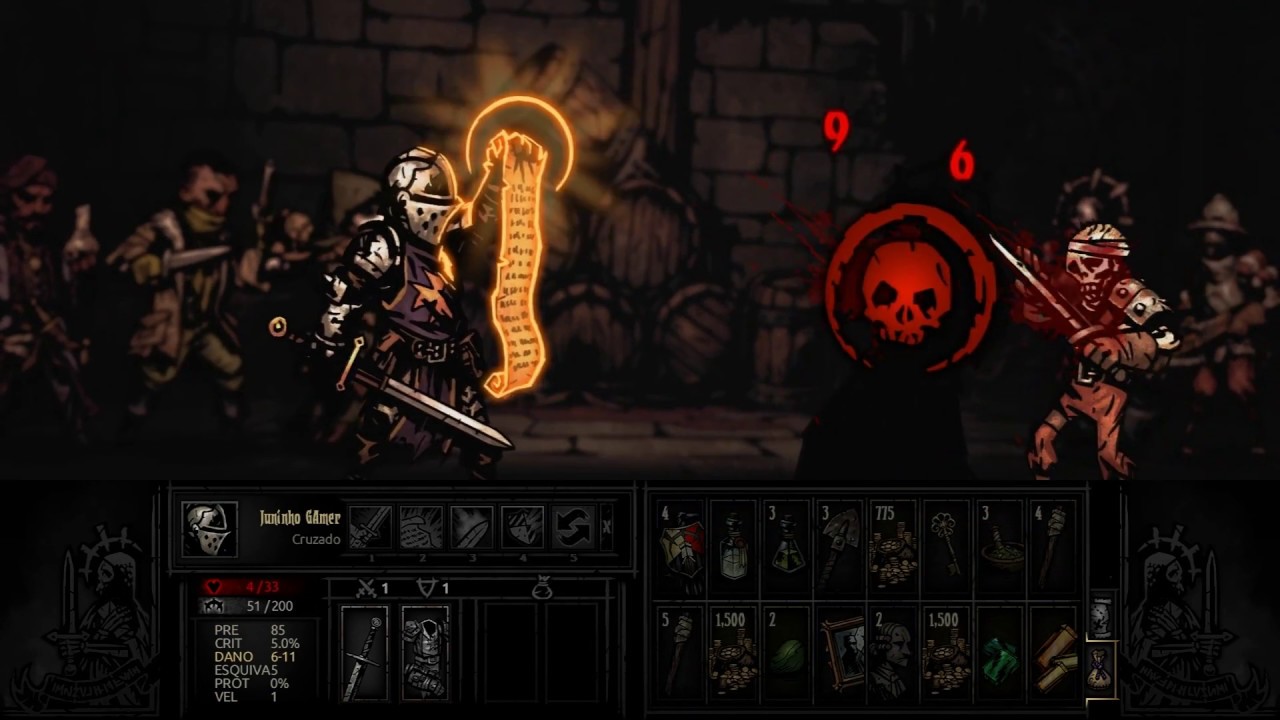Activate the skill in slot 2
The width and height of the screenshot is (1280, 720).
(421, 527)
